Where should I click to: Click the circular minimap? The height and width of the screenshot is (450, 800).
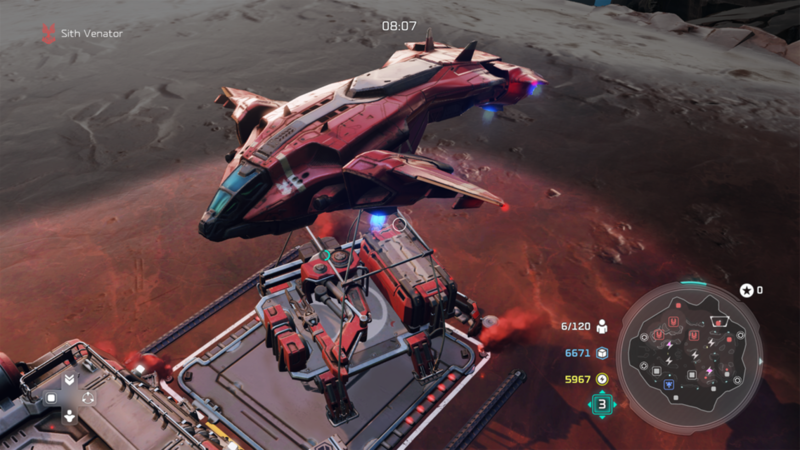point(688,345)
